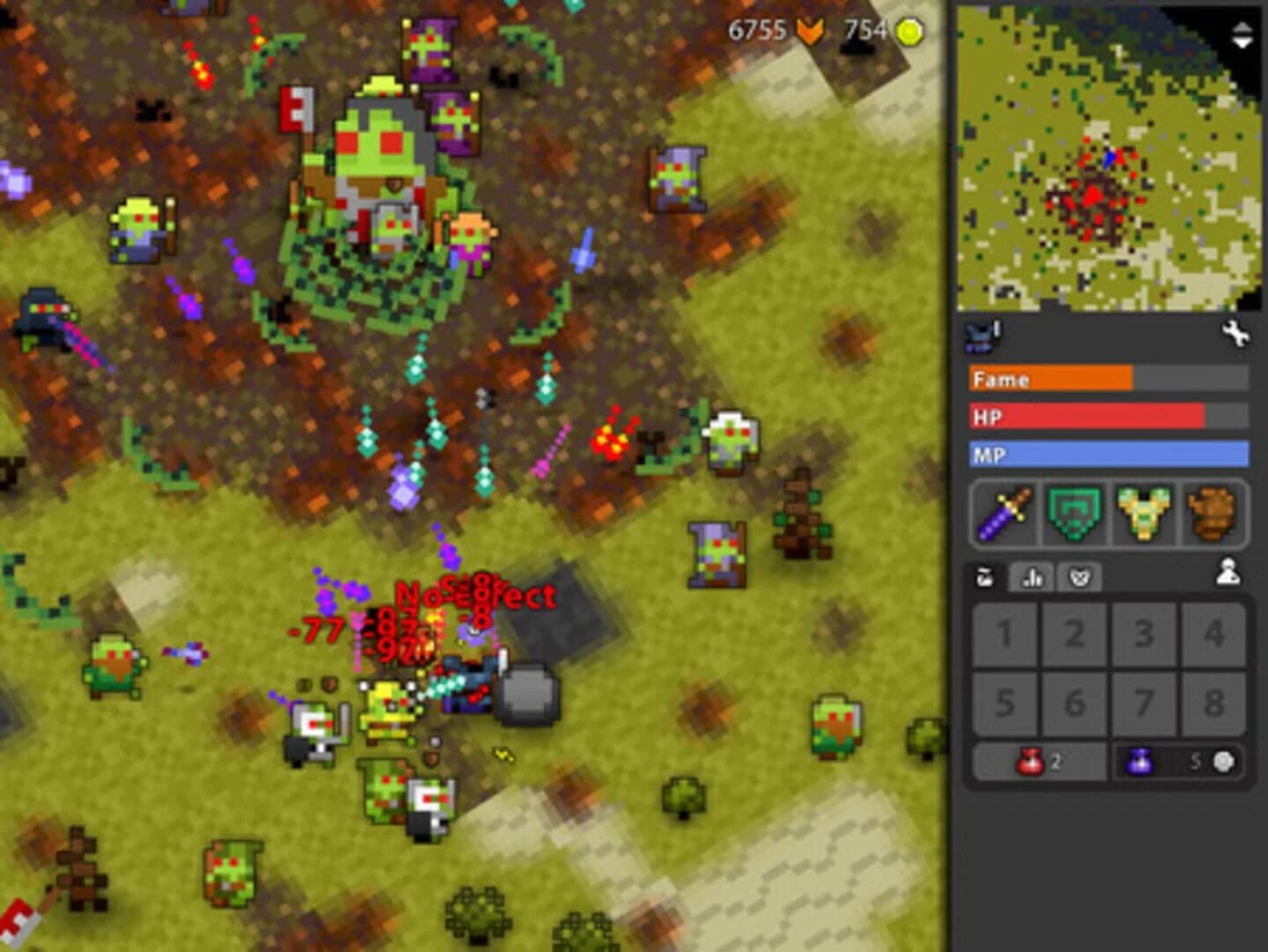This screenshot has height=952, width=1268.
Task: Click the player character icon above the inventory
Action: pos(1227,573)
